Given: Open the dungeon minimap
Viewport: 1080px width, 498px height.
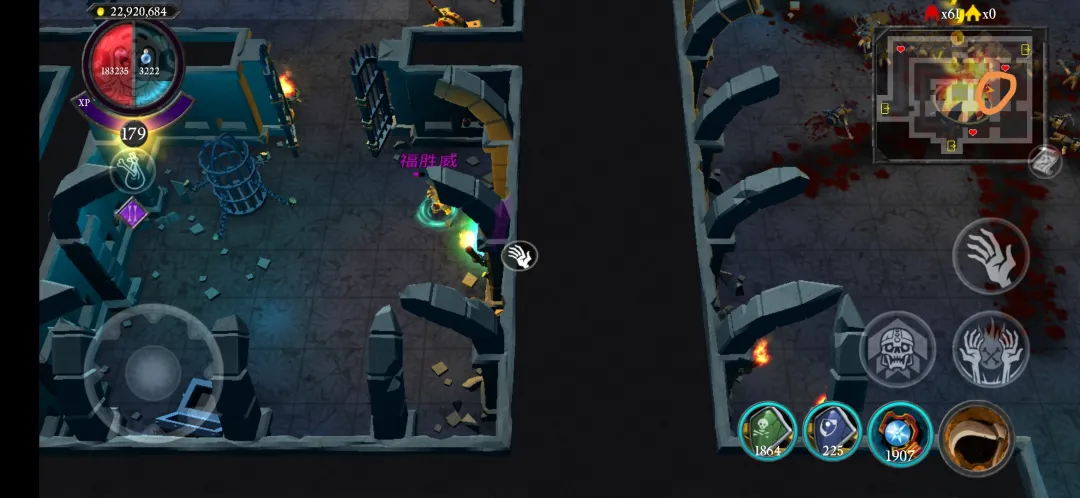Looking at the screenshot, I should point(958,95).
